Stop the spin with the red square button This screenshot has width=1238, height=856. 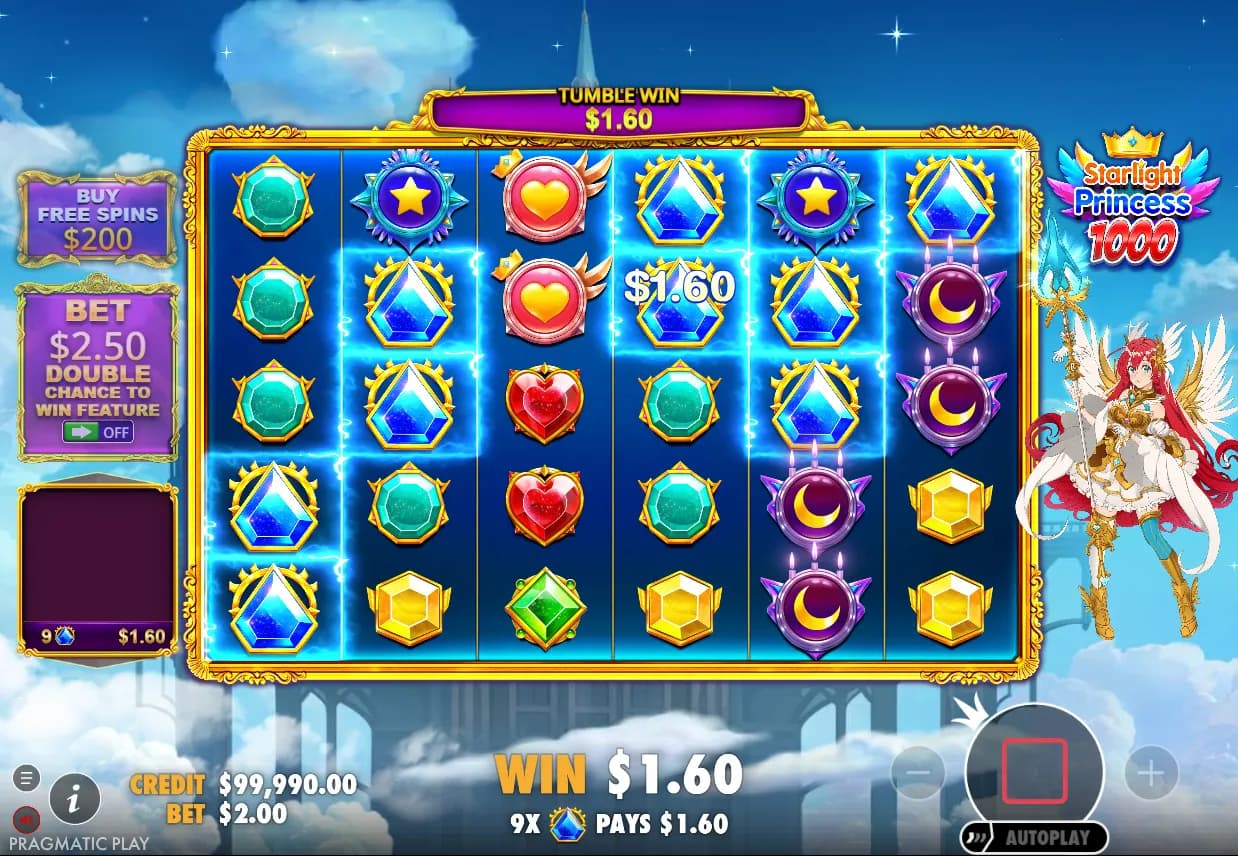(x=1034, y=771)
